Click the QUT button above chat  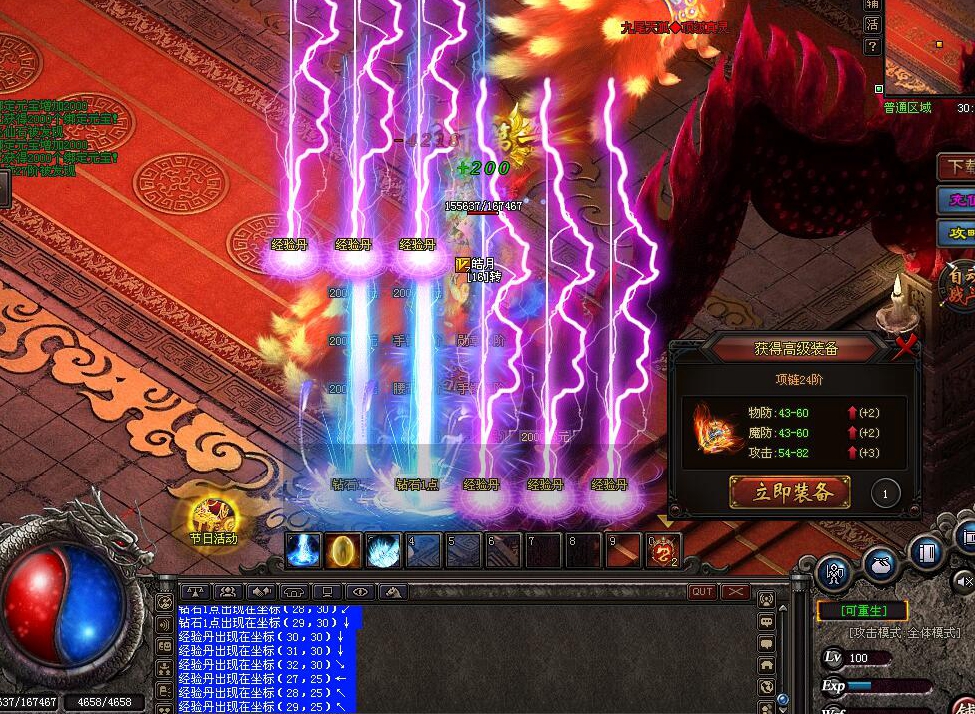pos(703,592)
